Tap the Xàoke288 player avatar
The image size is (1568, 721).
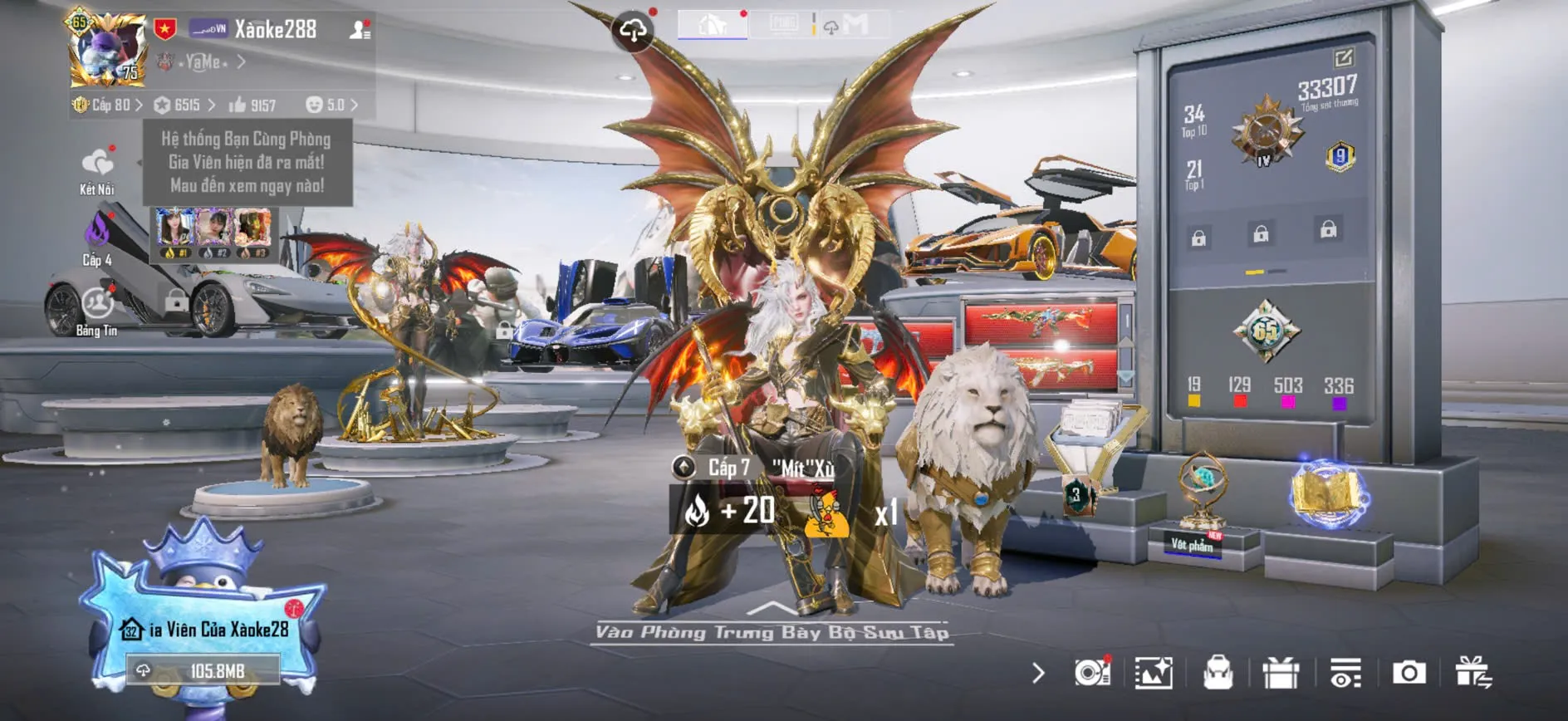point(107,51)
